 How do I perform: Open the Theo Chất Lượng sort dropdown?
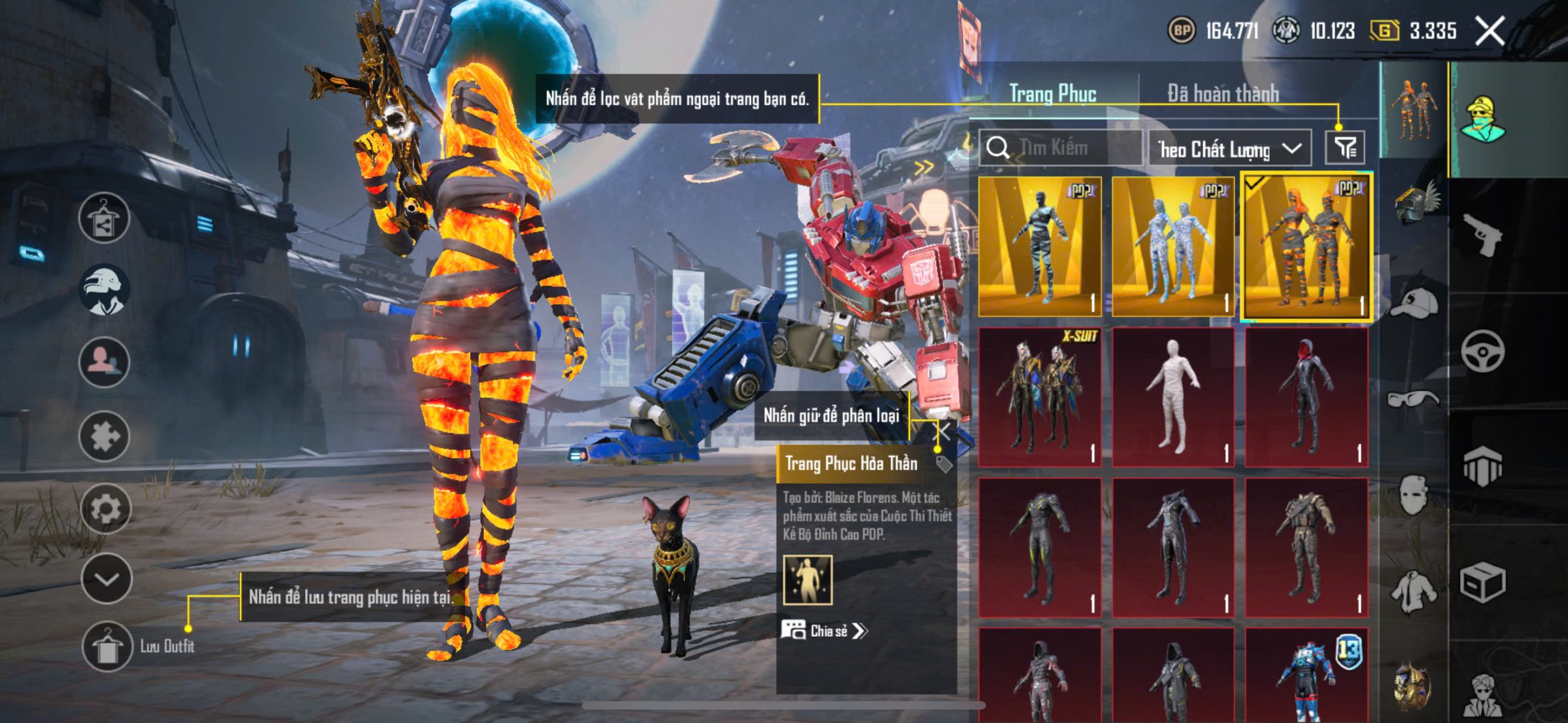[1229, 149]
